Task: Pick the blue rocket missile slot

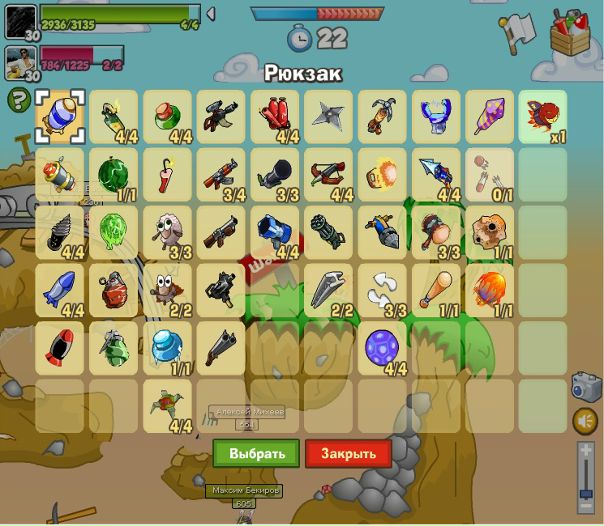Action: [59, 290]
